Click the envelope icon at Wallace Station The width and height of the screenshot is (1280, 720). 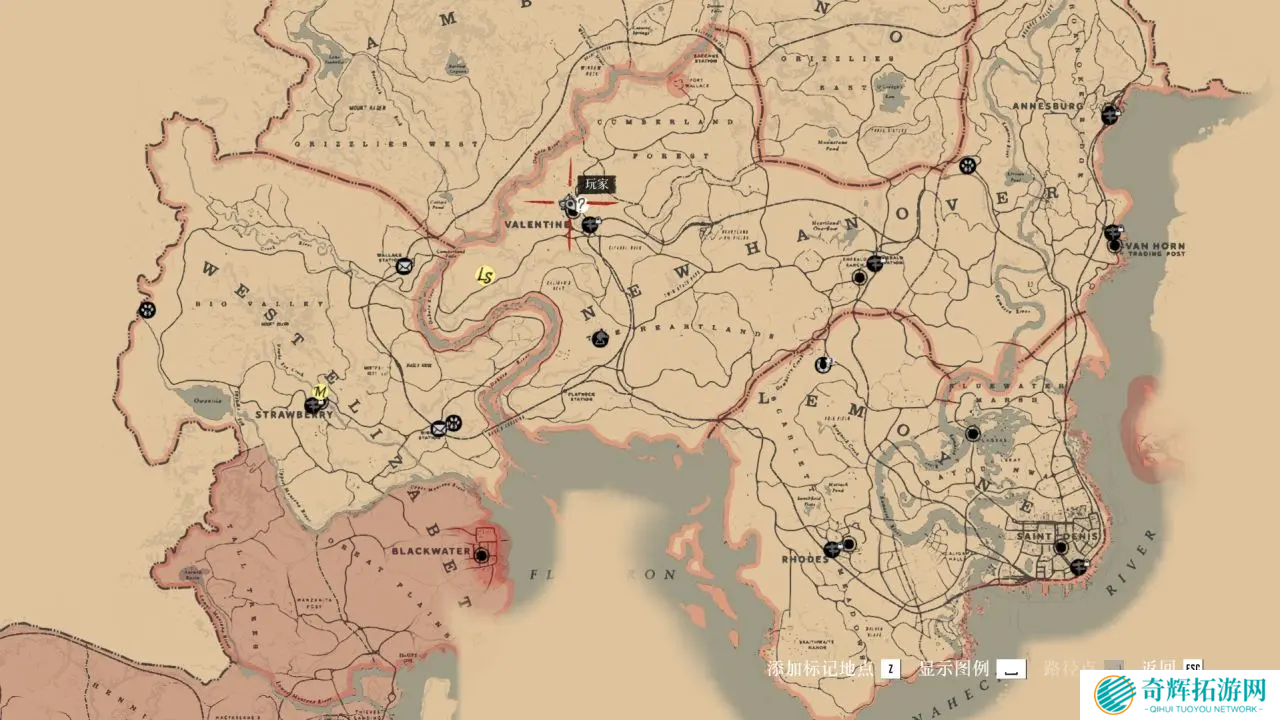click(404, 266)
